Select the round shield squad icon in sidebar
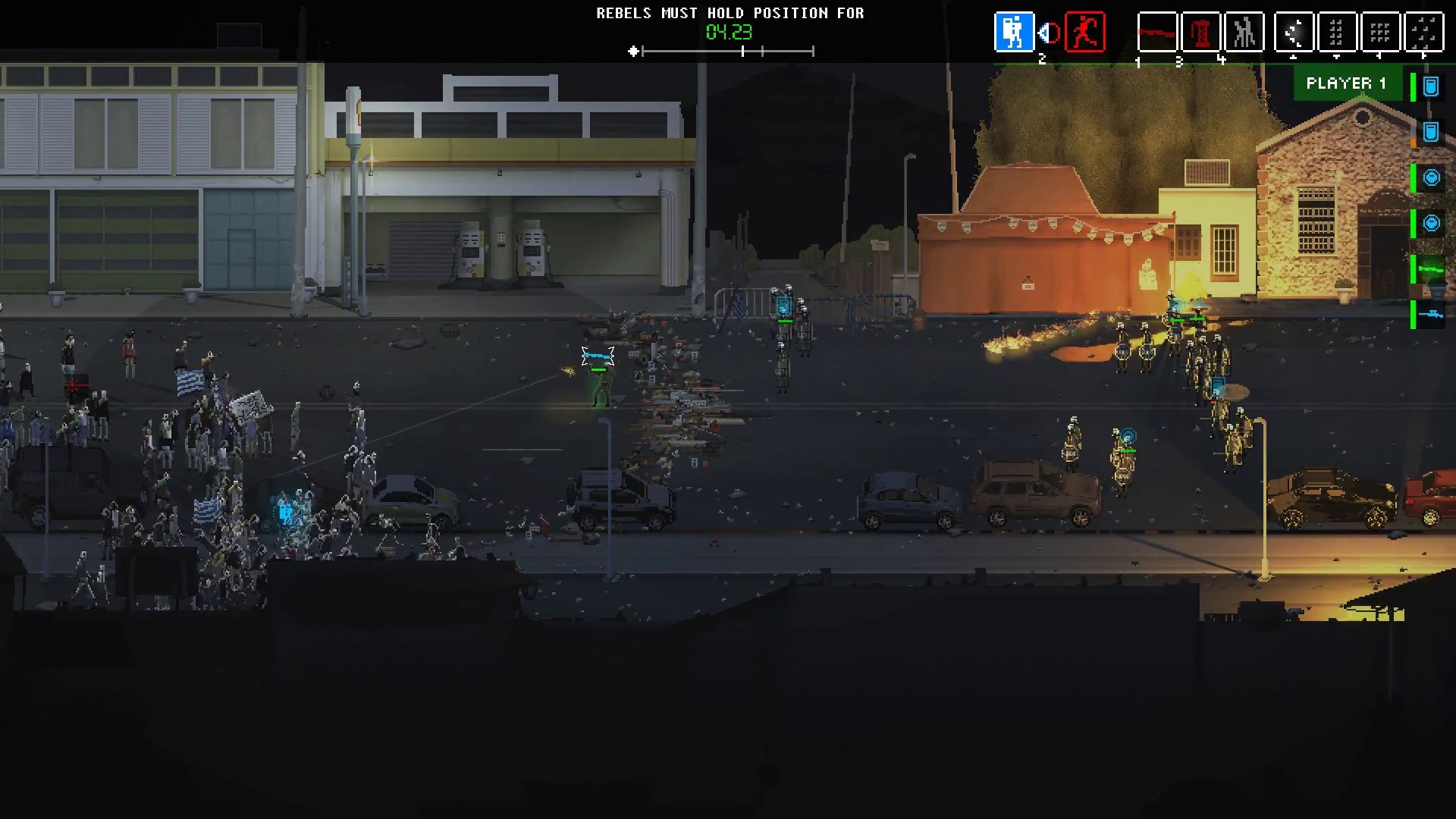1456x819 pixels. [x=1432, y=177]
